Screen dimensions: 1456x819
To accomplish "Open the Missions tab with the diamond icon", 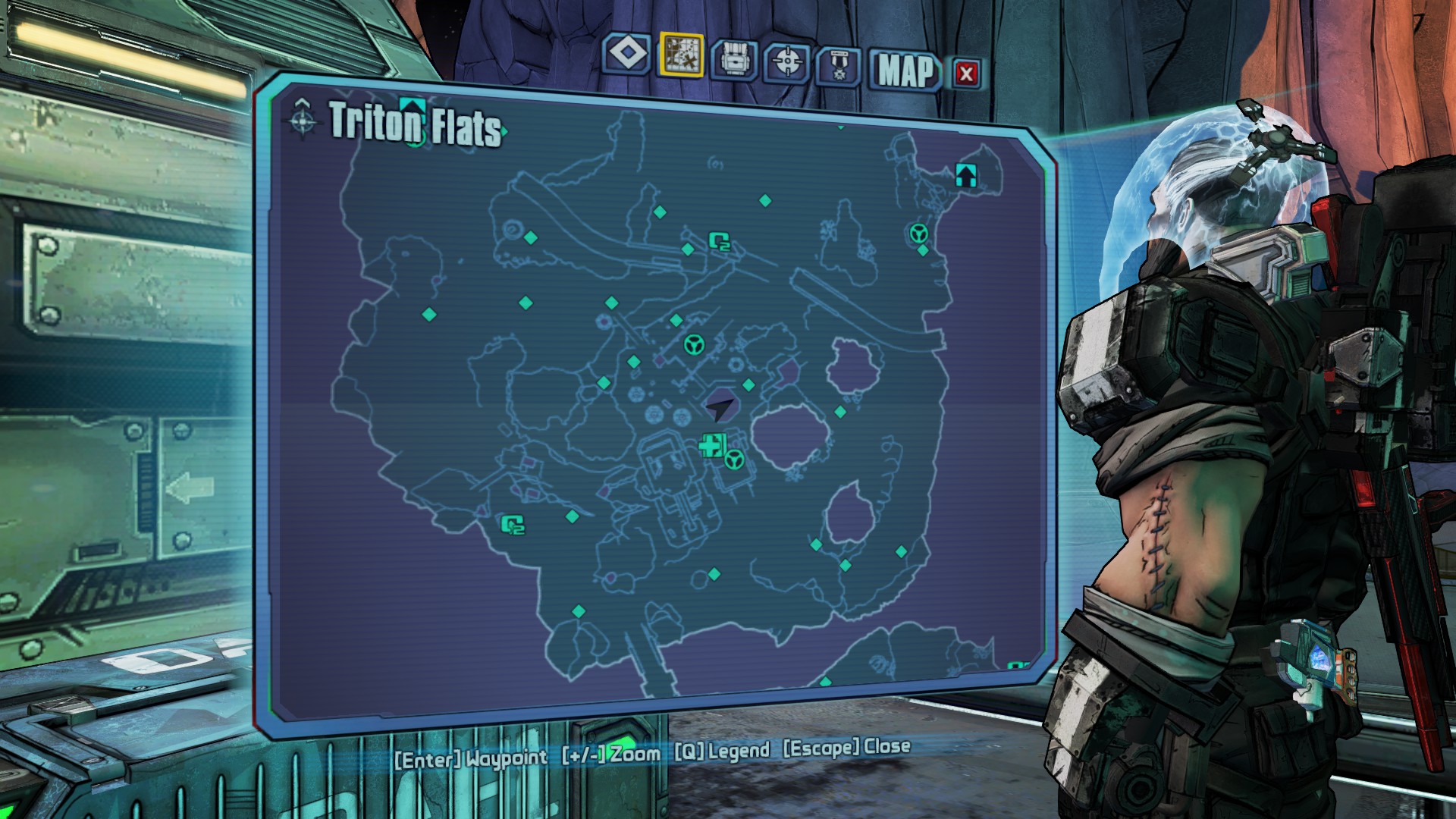I will point(628,55).
